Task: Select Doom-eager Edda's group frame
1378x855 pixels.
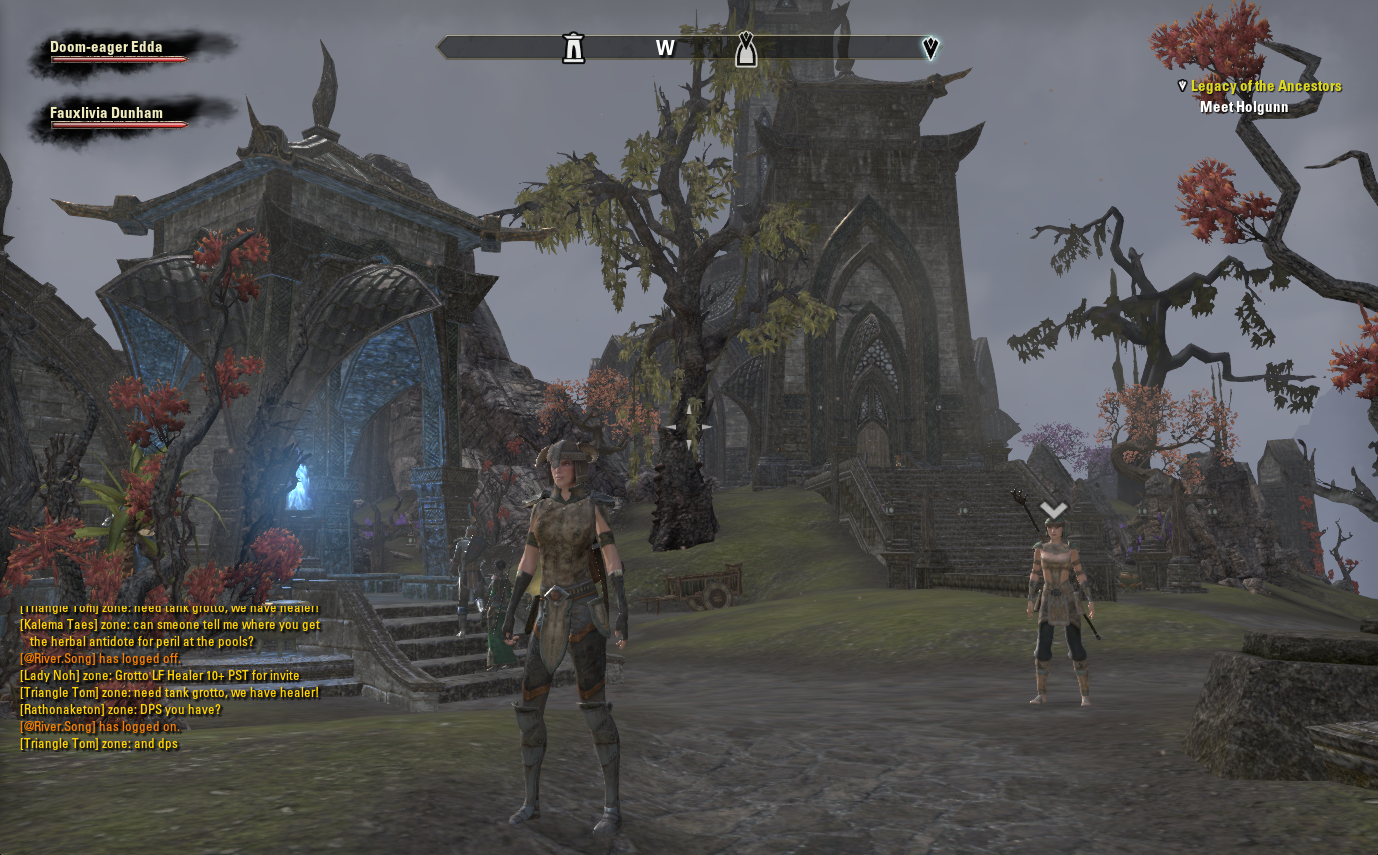Action: click(x=107, y=48)
